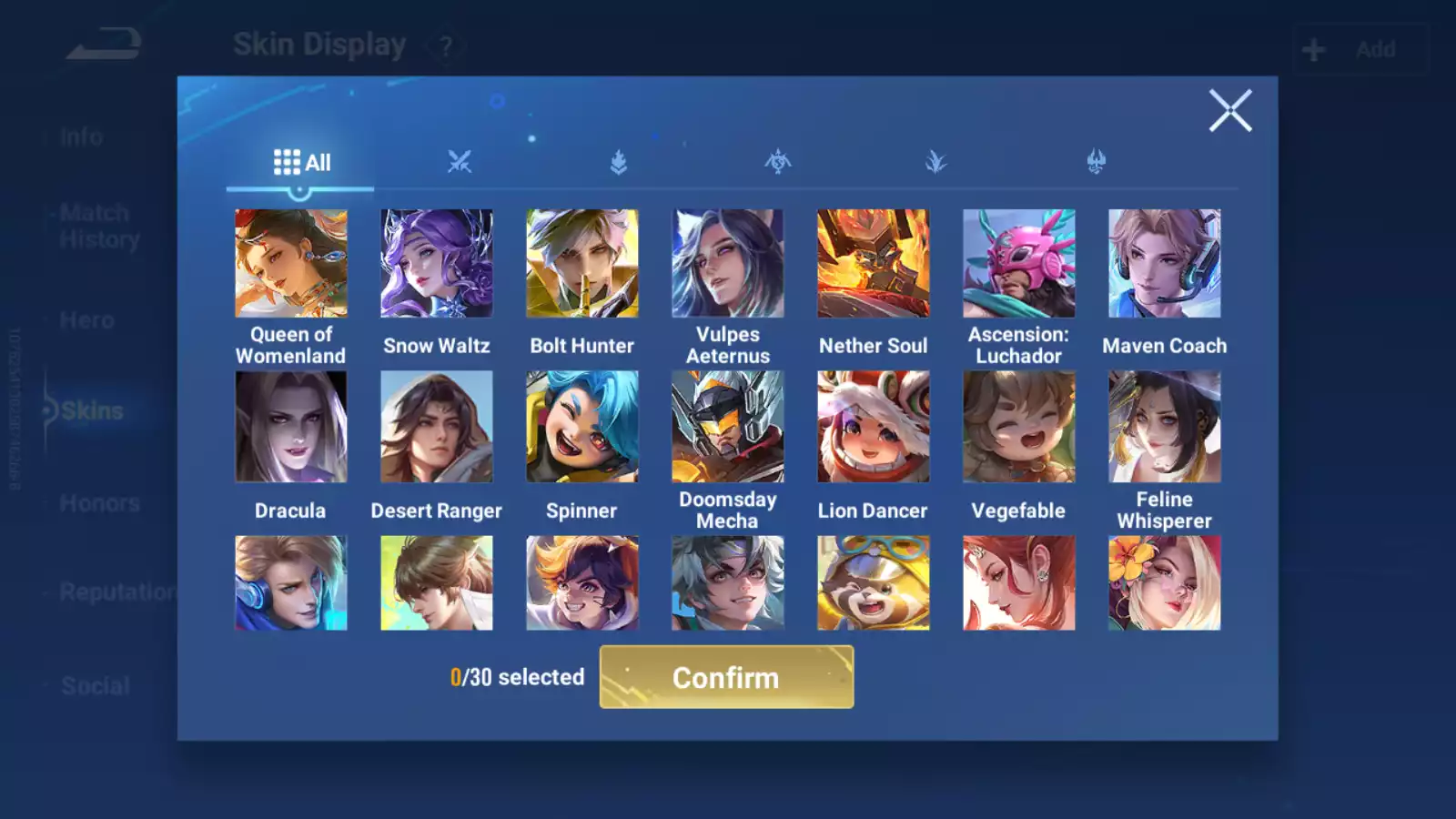
Task: Pick the Feline Whisperer skin
Action: coord(1165,427)
